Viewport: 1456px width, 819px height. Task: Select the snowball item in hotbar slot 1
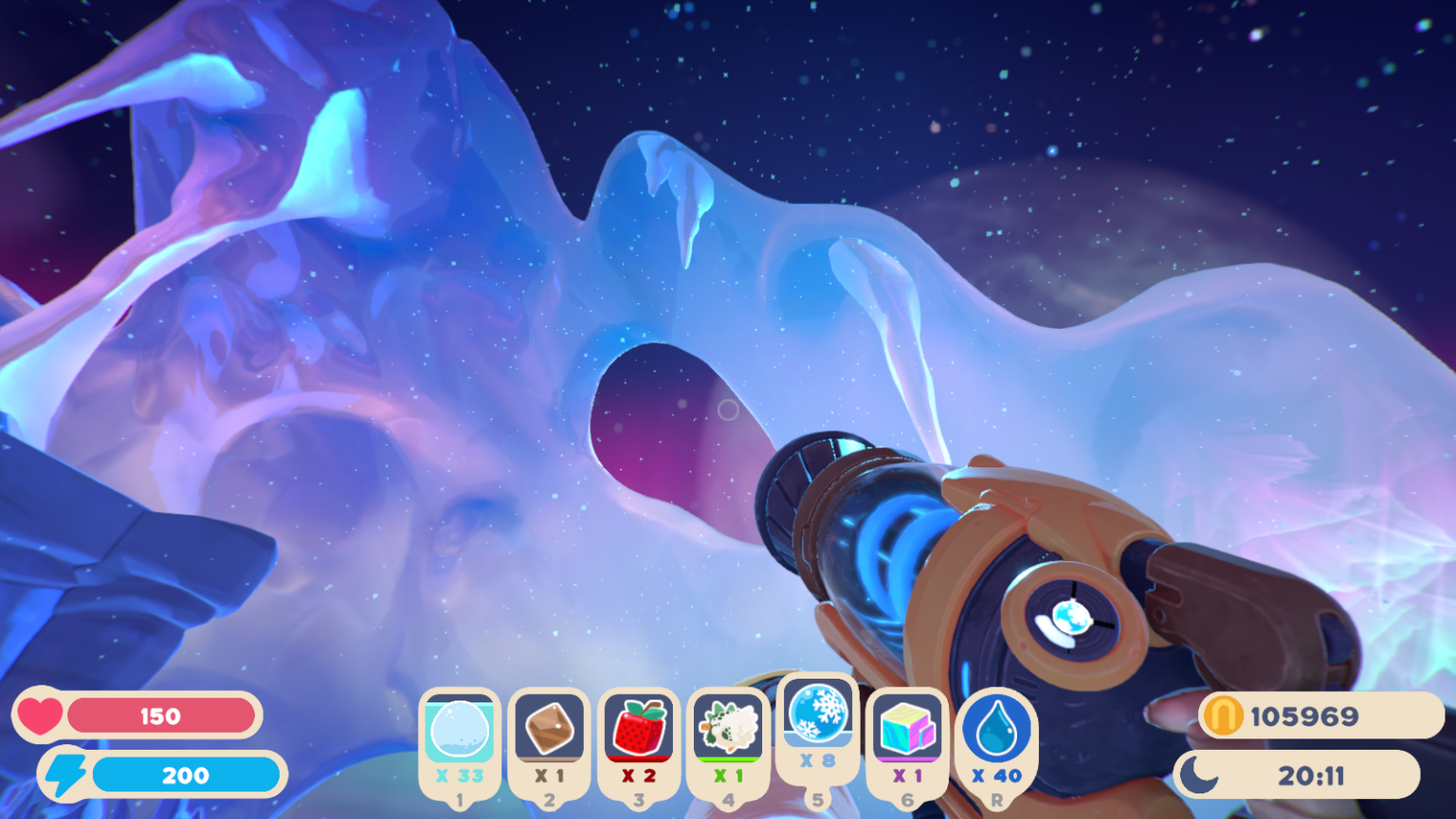pos(460,730)
